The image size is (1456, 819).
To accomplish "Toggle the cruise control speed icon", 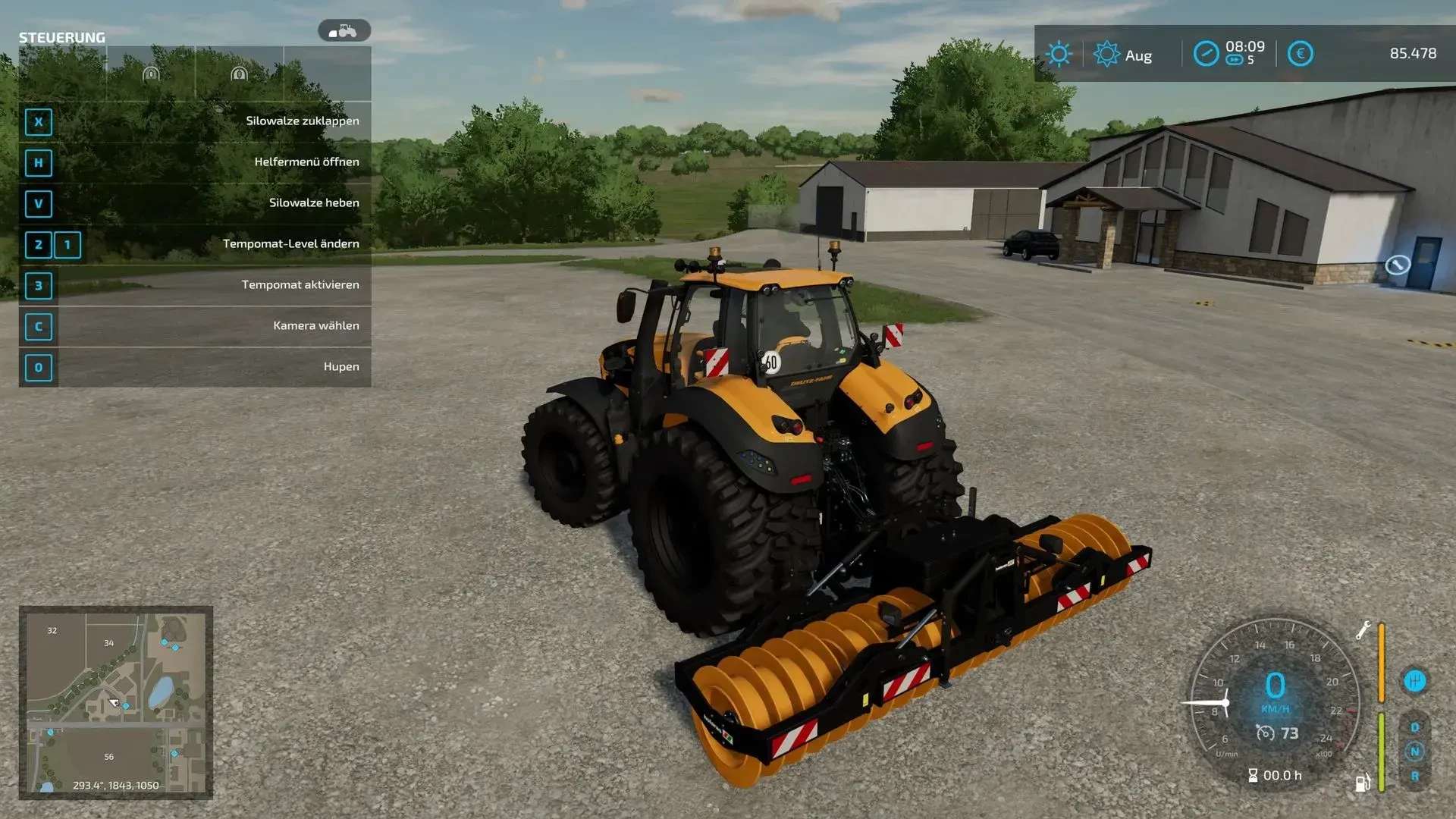I will click(x=1265, y=733).
